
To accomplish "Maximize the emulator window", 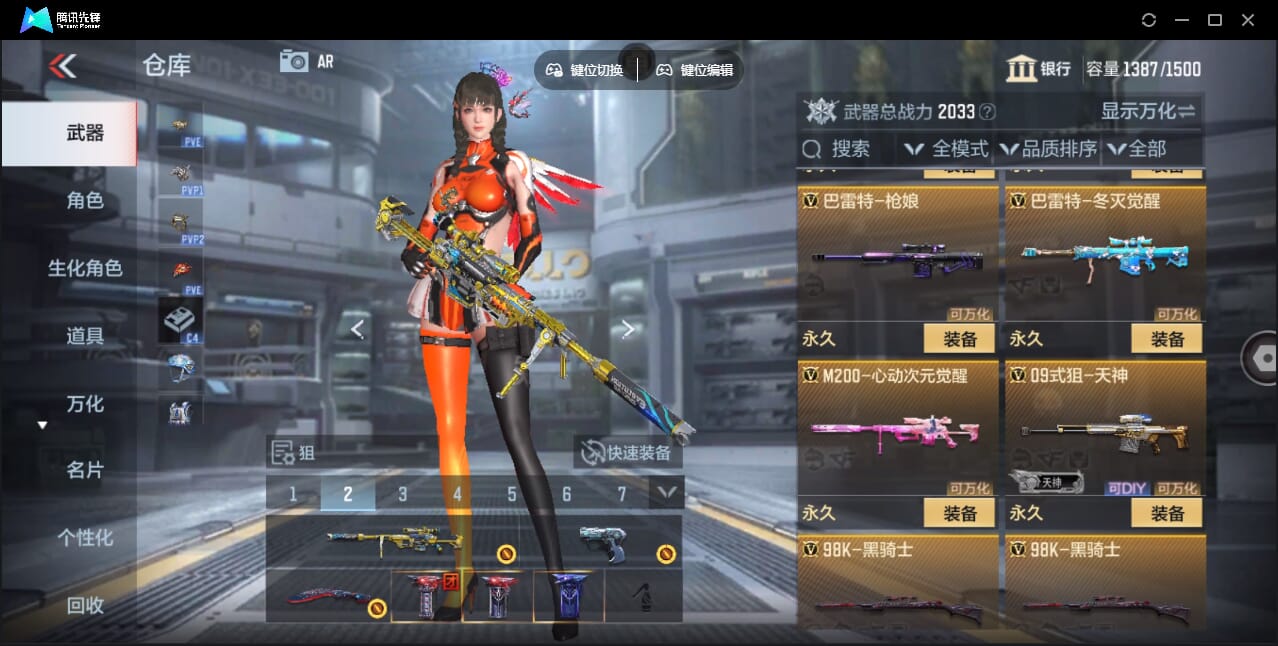I will pyautogui.click(x=1215, y=20).
